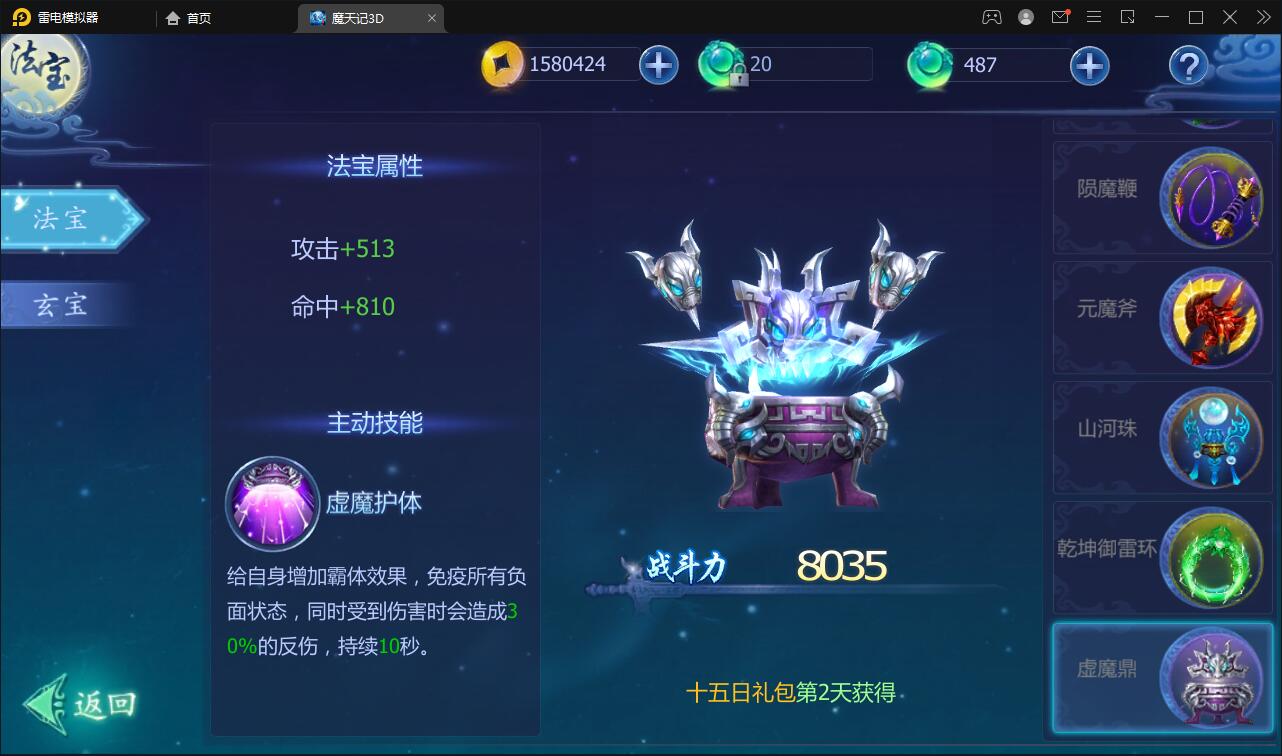Switch to the 法宝 tab
Image resolution: width=1282 pixels, height=756 pixels.
tap(63, 220)
